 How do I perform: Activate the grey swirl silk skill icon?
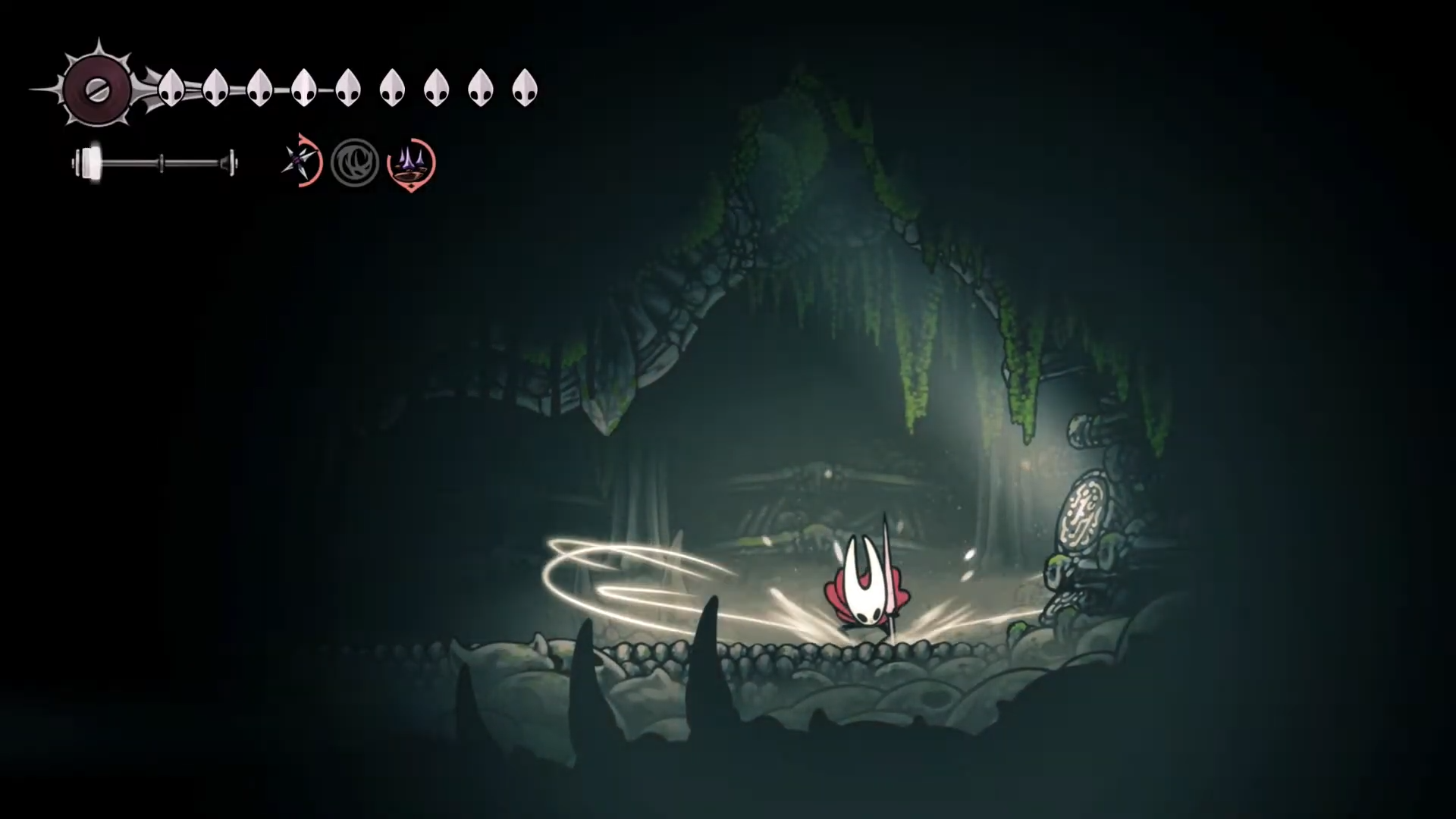click(x=355, y=162)
